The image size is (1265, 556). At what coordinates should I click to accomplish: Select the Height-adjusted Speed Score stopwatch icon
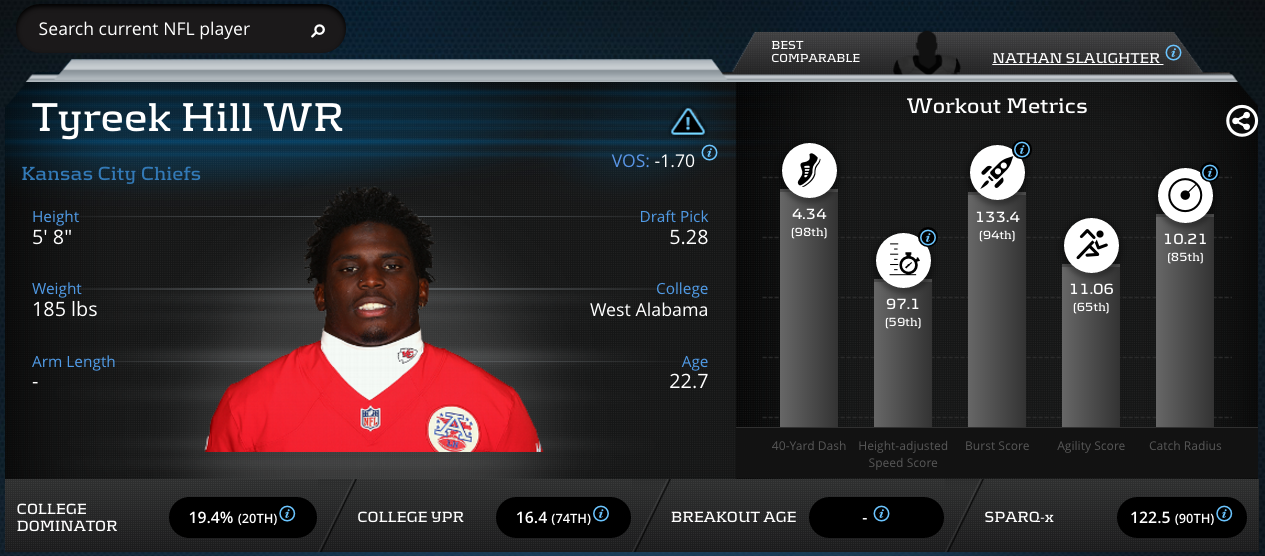pos(903,261)
